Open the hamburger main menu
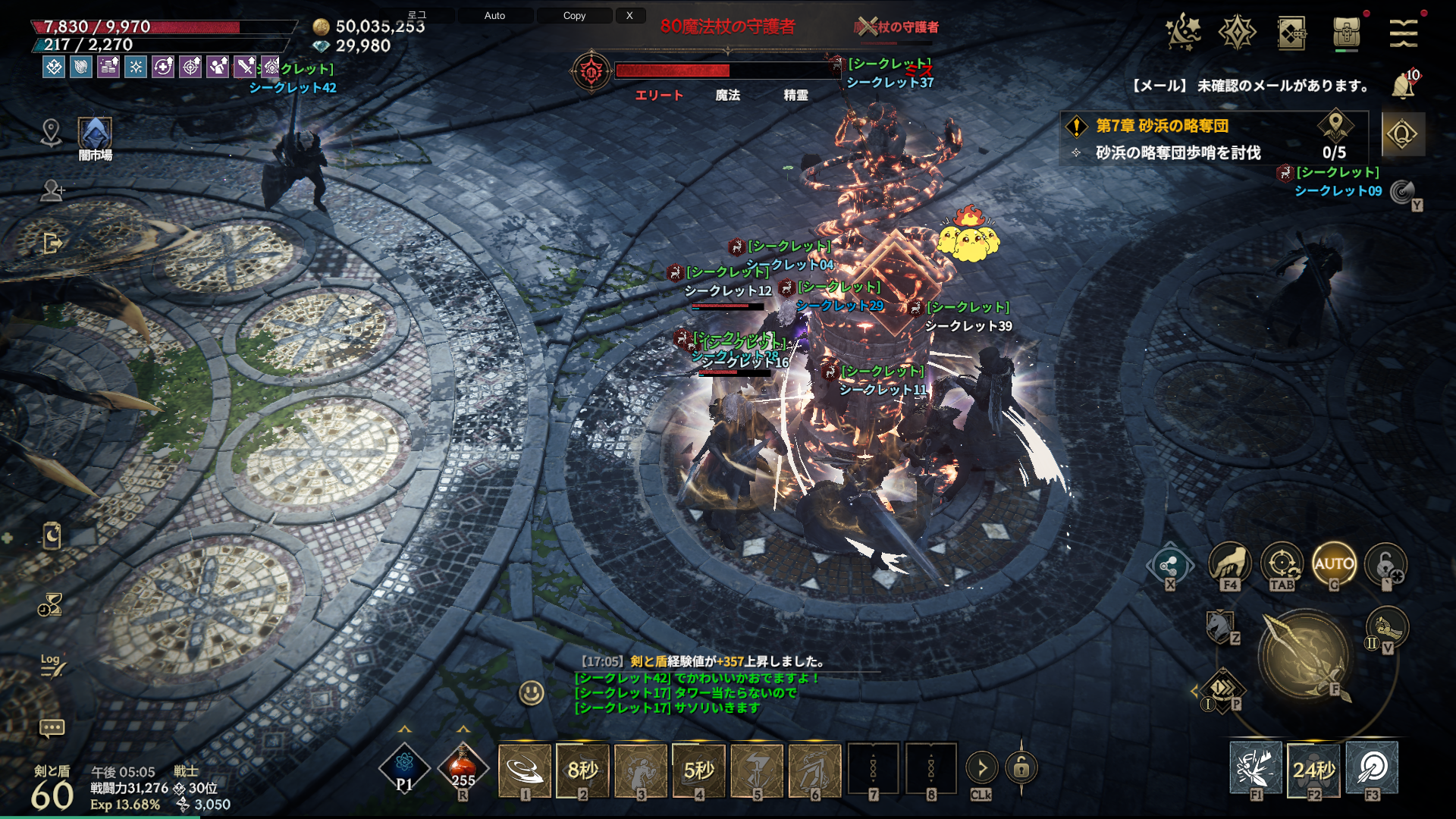The height and width of the screenshot is (819, 1456). point(1403,33)
